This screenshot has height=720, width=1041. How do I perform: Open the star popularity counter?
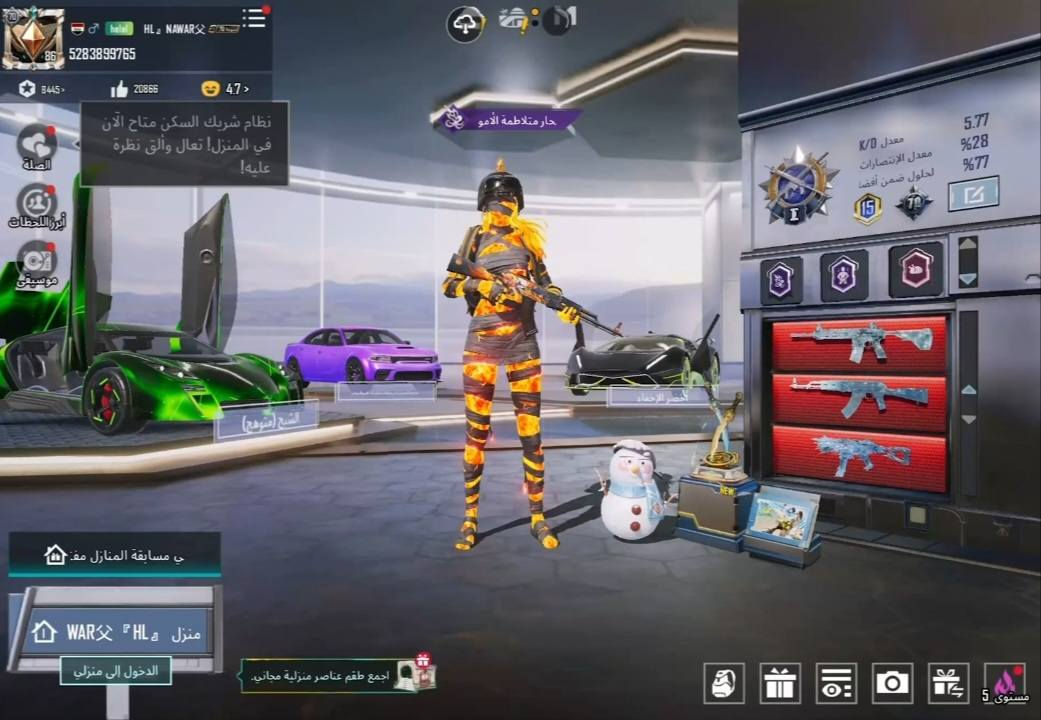tap(42, 89)
